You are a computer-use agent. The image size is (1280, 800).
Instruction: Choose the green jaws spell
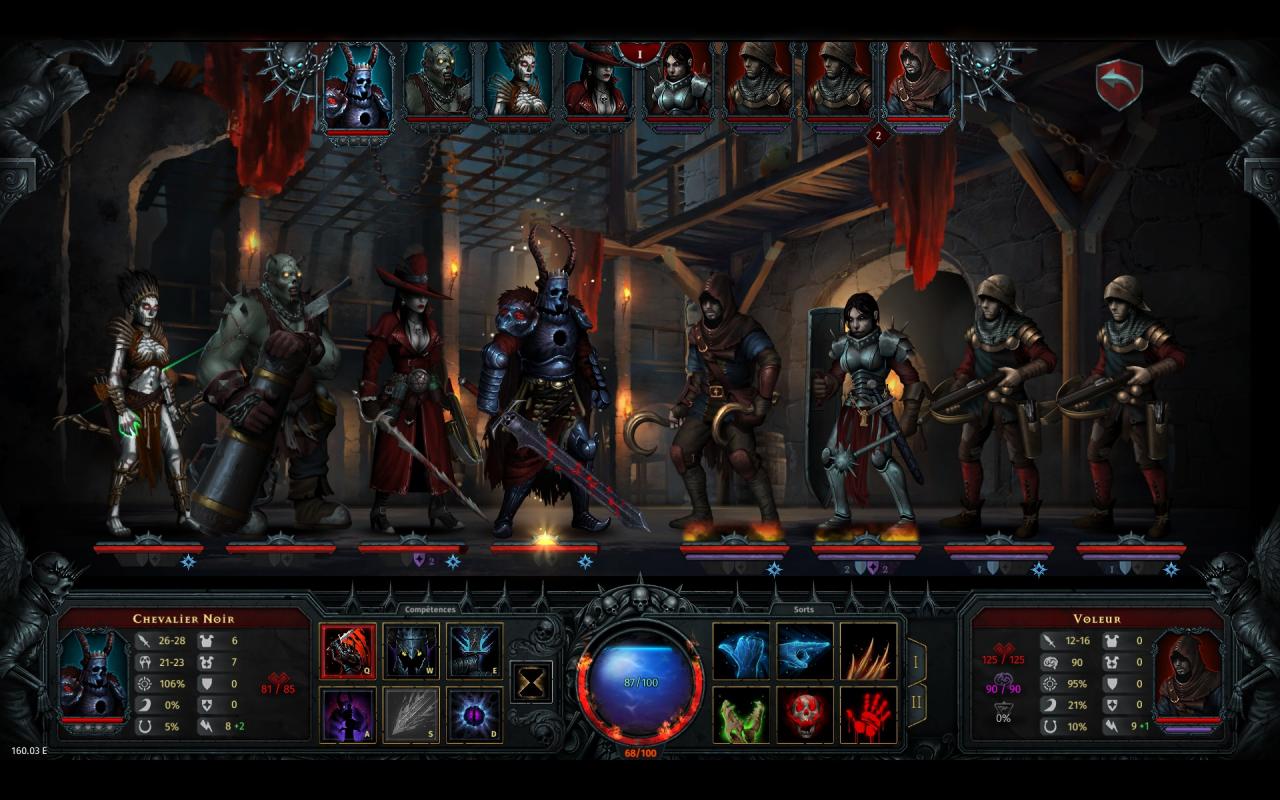tap(741, 715)
